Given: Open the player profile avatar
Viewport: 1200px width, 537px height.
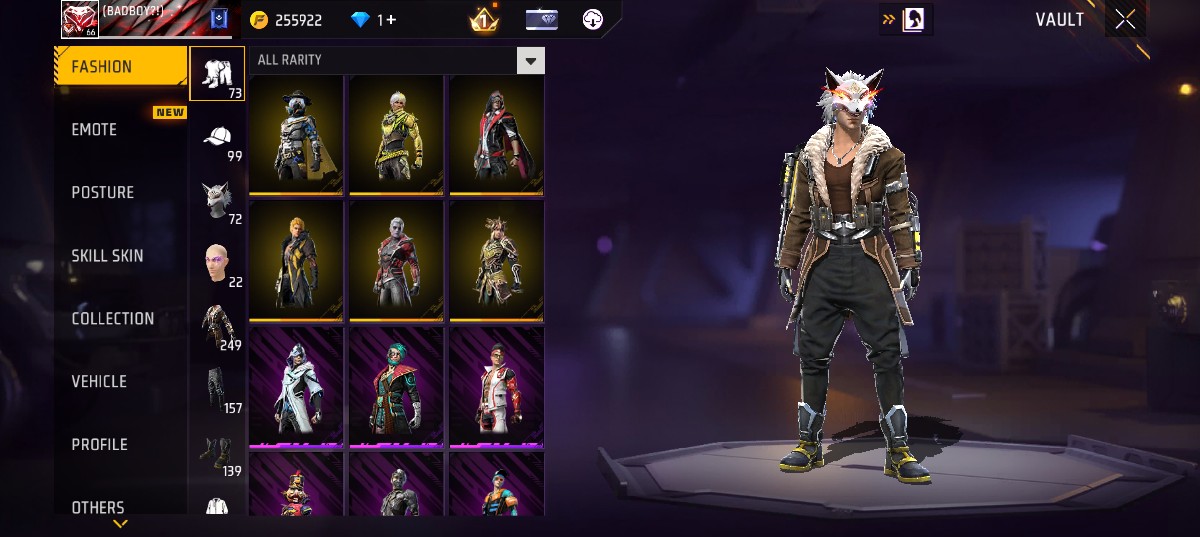Looking at the screenshot, I should point(79,19).
